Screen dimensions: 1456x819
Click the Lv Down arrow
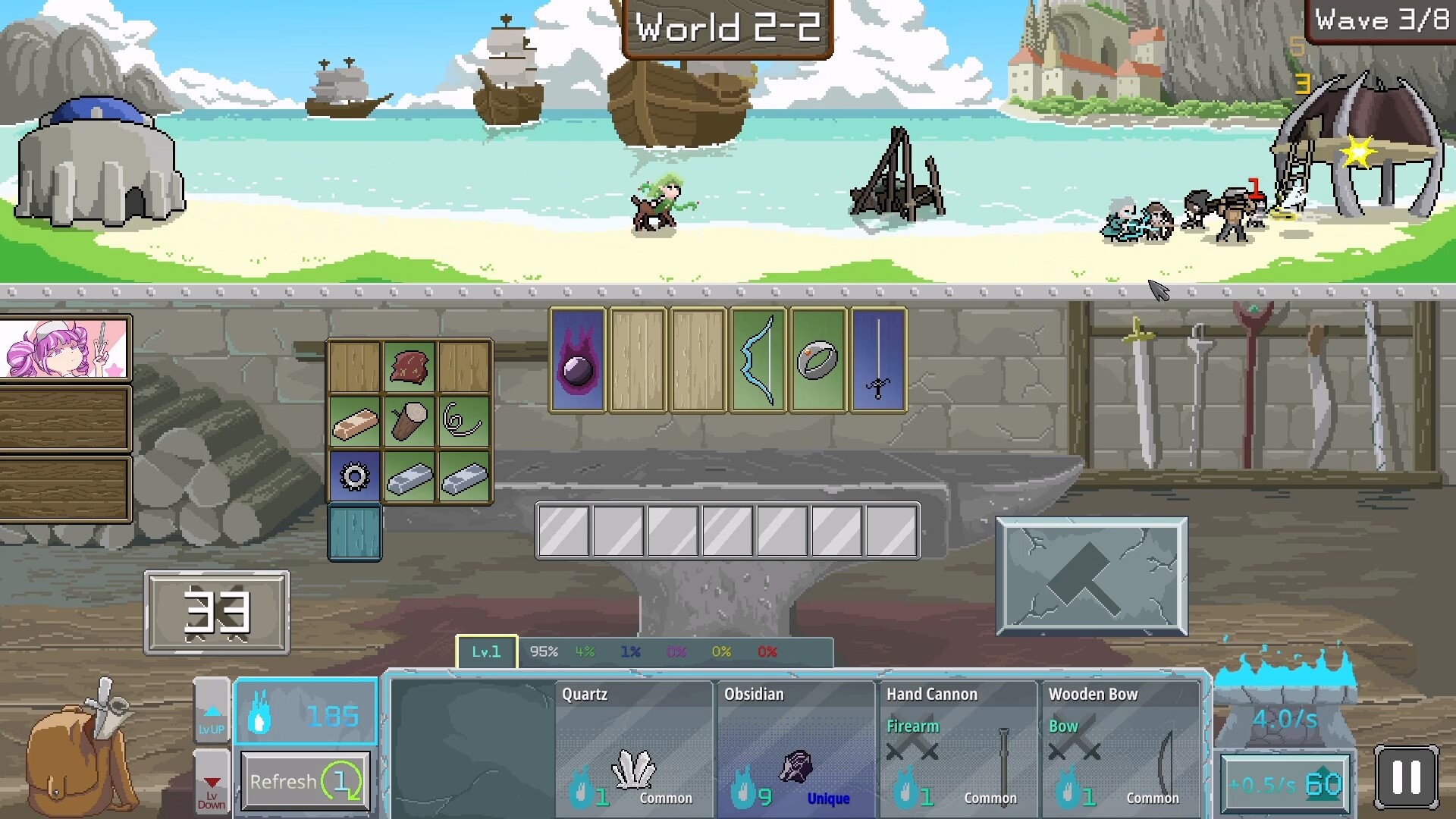pyautogui.click(x=211, y=783)
